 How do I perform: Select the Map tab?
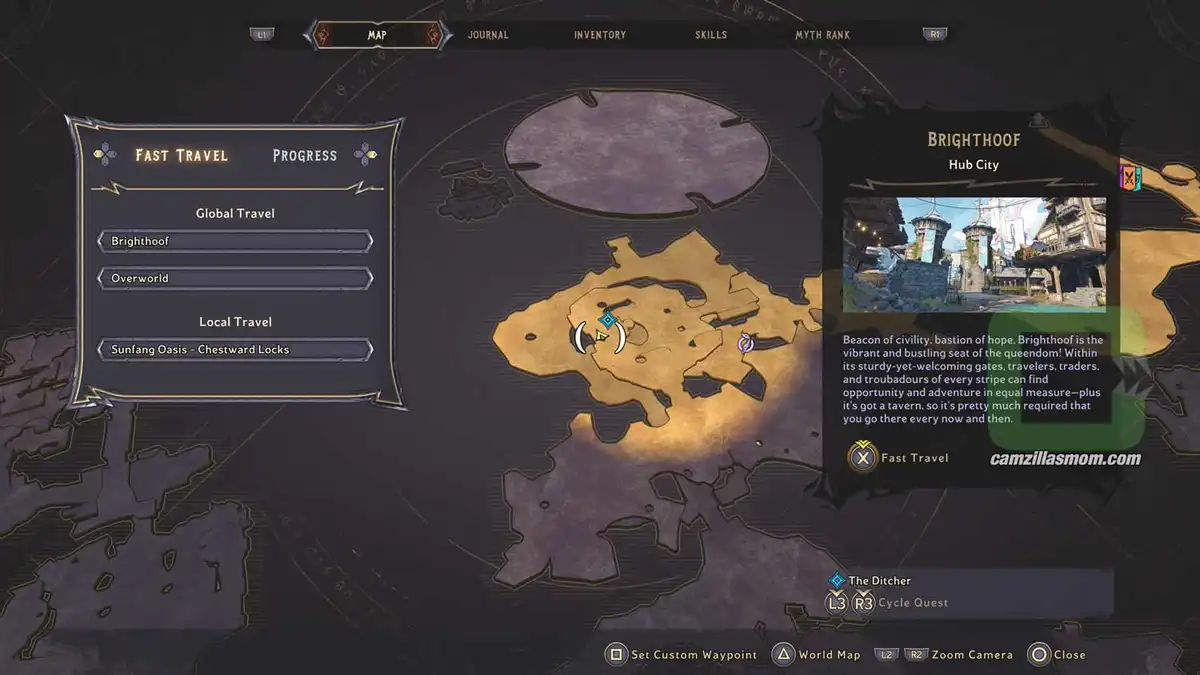pyautogui.click(x=377, y=35)
